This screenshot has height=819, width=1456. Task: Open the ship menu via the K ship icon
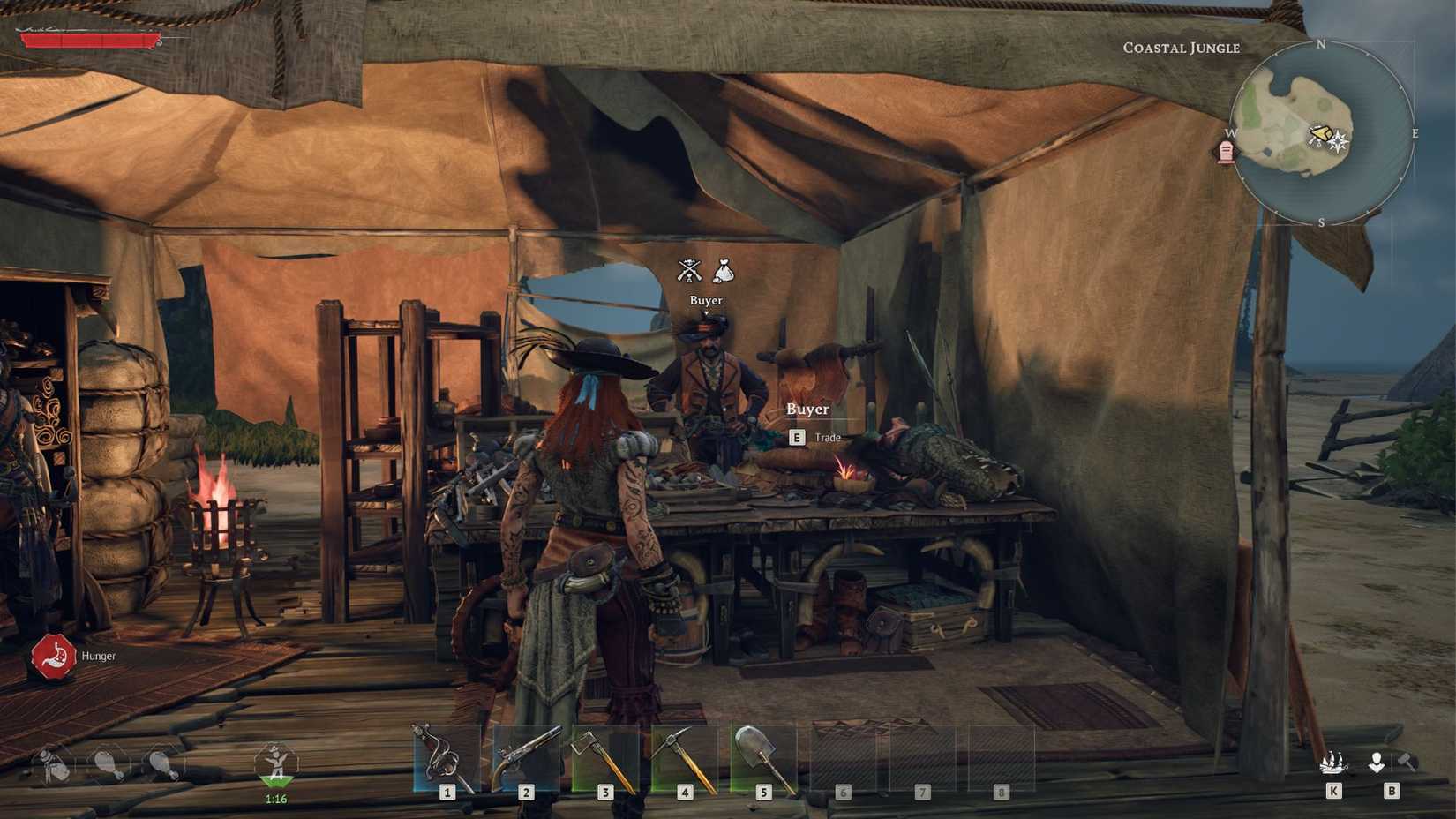[1332, 763]
